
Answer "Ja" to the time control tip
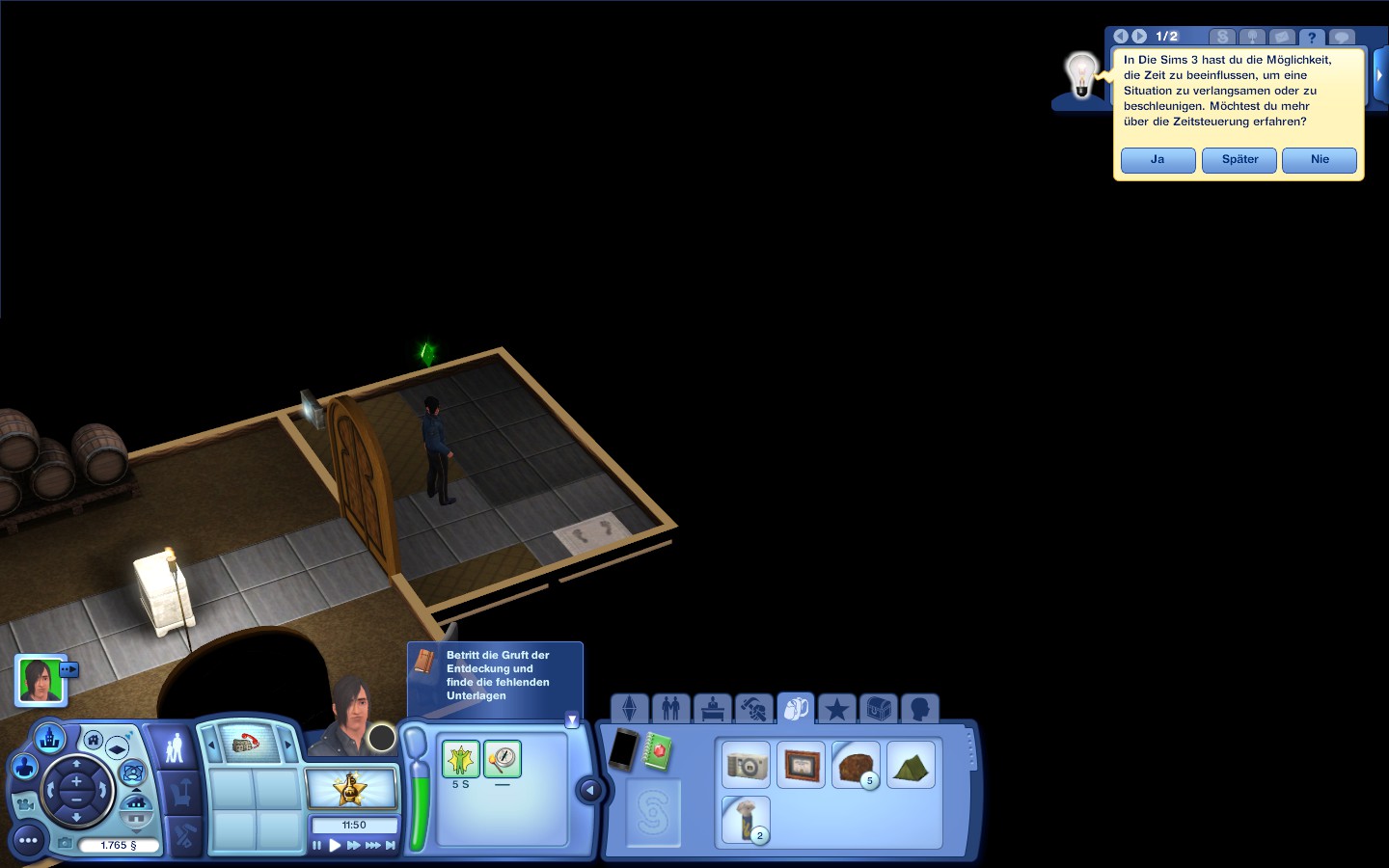tap(1157, 160)
